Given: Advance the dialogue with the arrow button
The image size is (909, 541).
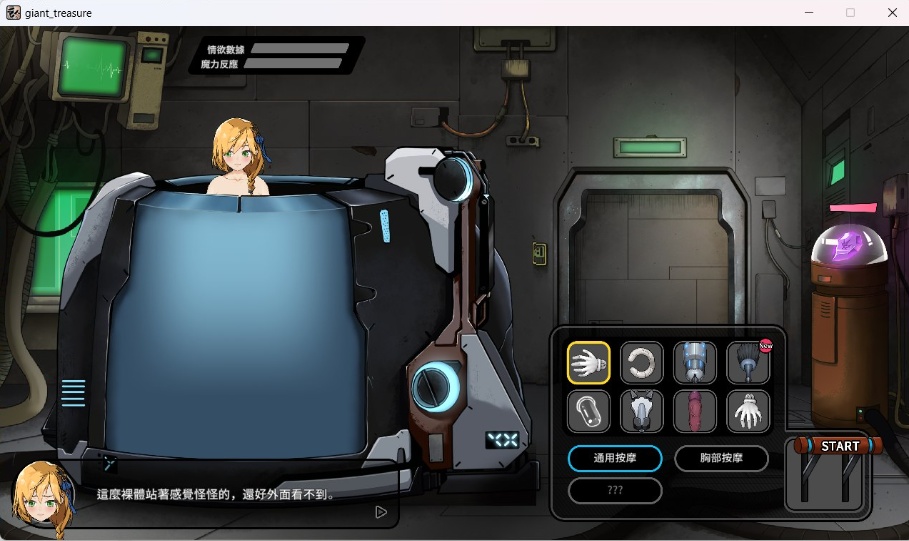Looking at the screenshot, I should pyautogui.click(x=380, y=512).
